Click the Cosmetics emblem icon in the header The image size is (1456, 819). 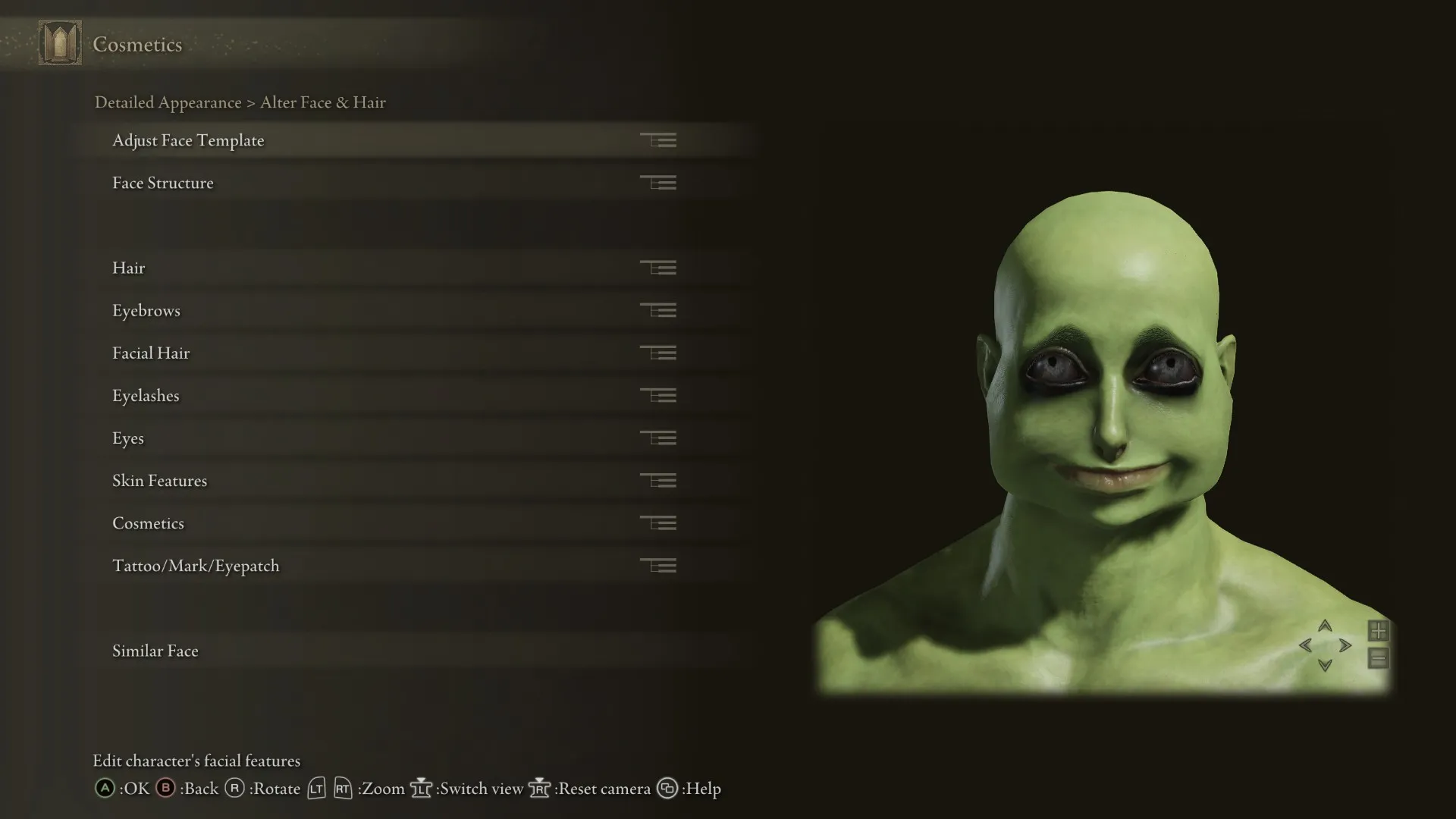(61, 42)
